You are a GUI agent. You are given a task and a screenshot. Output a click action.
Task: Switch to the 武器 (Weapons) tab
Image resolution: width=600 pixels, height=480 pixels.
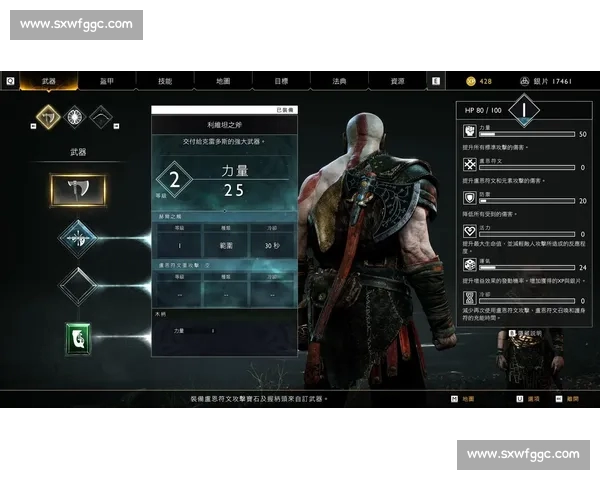[x=49, y=81]
